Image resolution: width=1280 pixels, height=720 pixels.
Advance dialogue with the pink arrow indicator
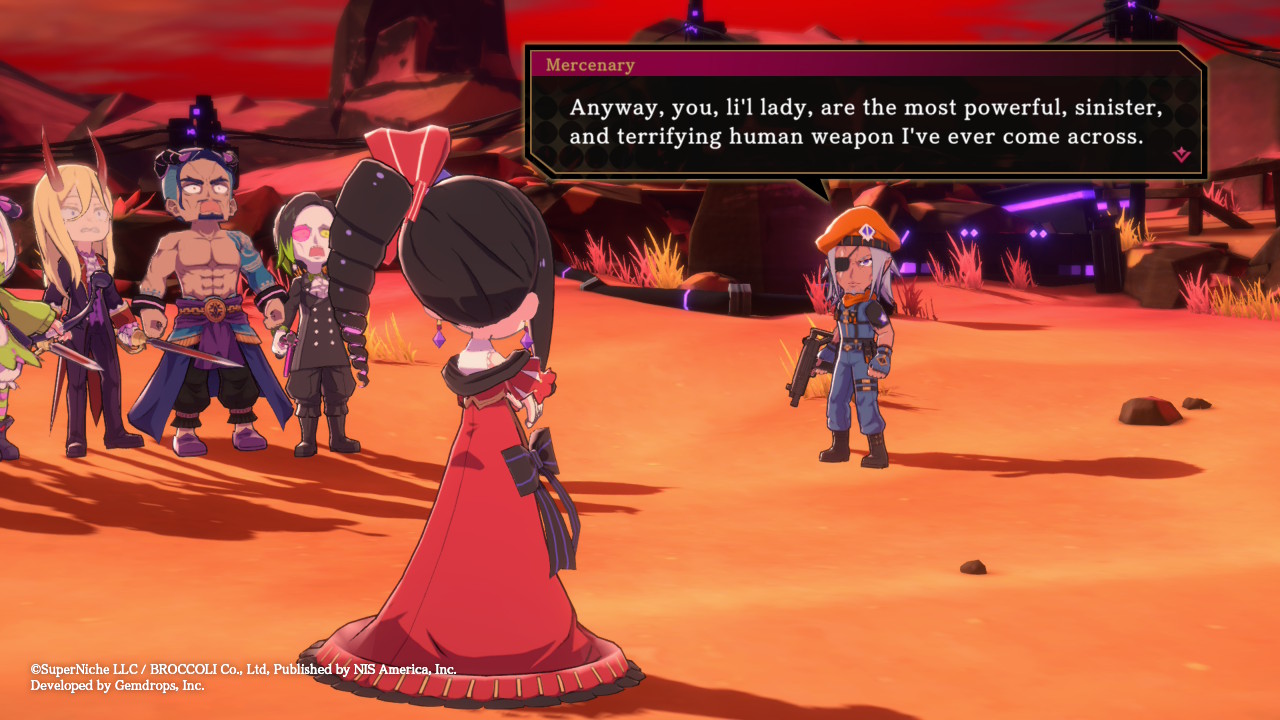coord(1181,155)
